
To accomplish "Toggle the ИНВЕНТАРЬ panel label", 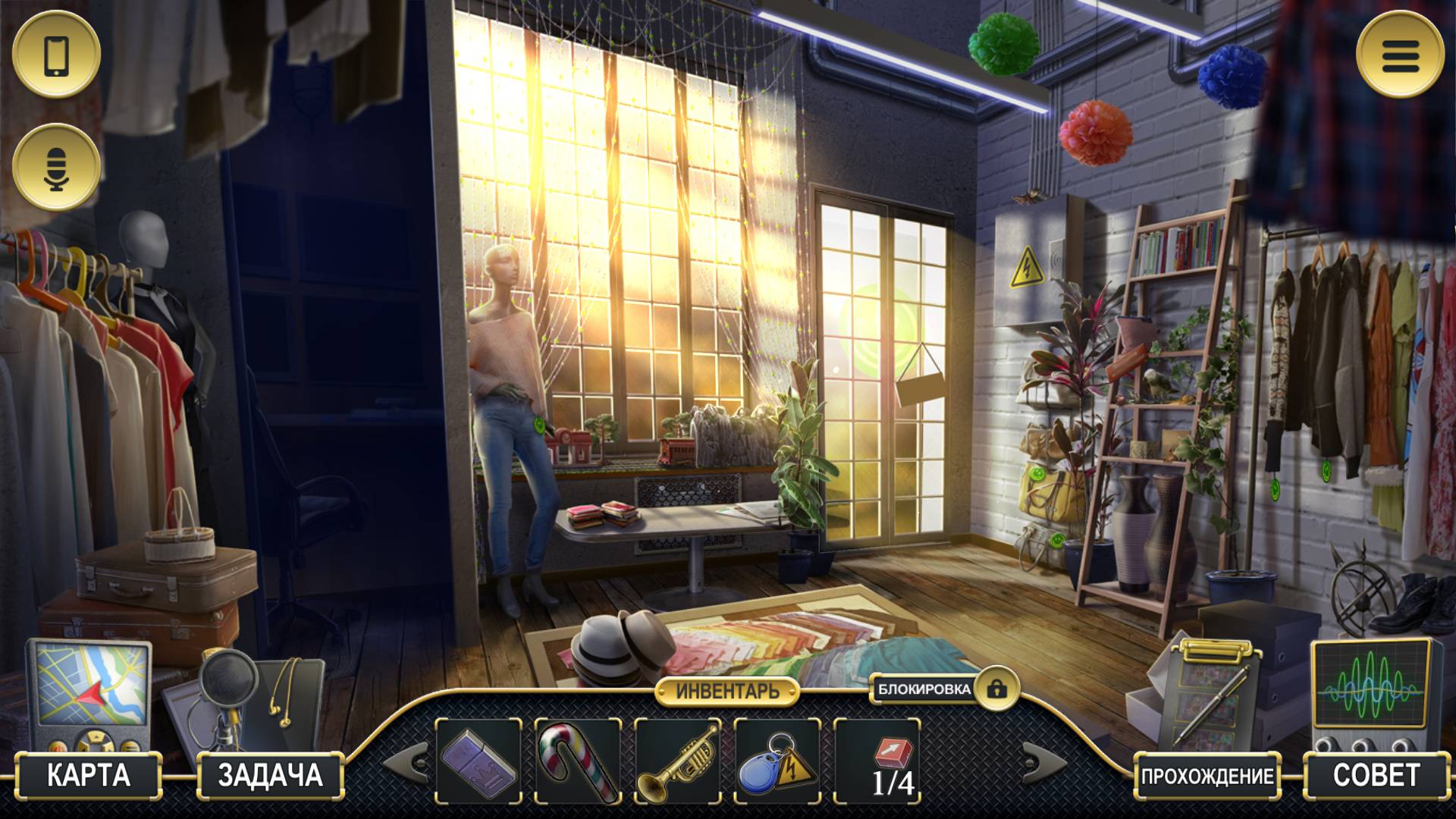I will coord(727,692).
